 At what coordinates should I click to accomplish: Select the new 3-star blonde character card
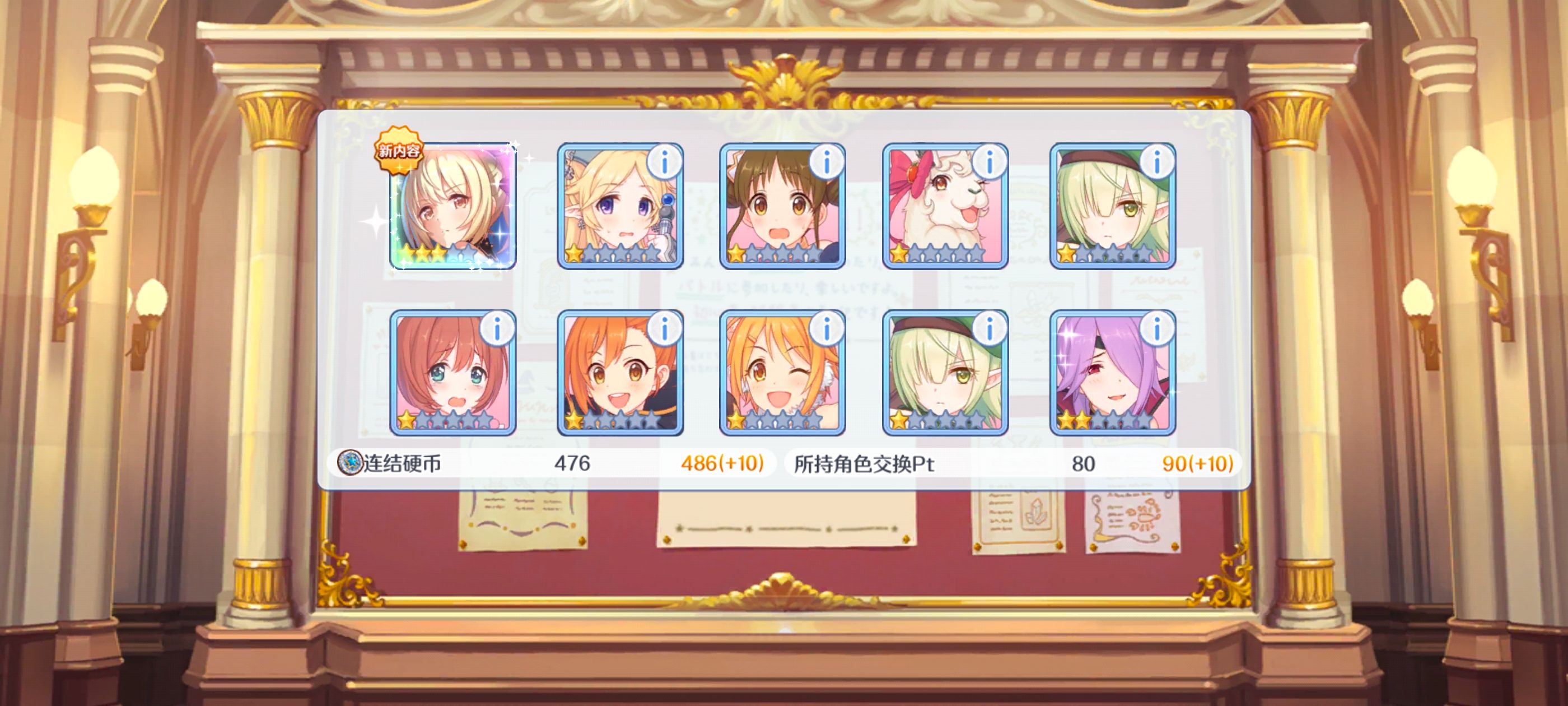453,206
